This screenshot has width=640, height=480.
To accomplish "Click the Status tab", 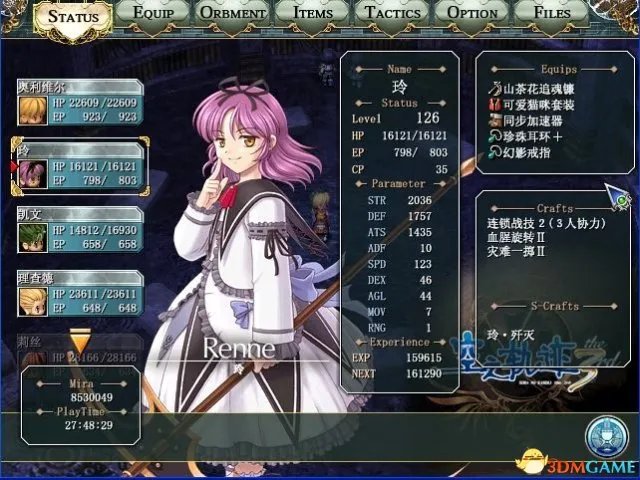I will tap(74, 17).
